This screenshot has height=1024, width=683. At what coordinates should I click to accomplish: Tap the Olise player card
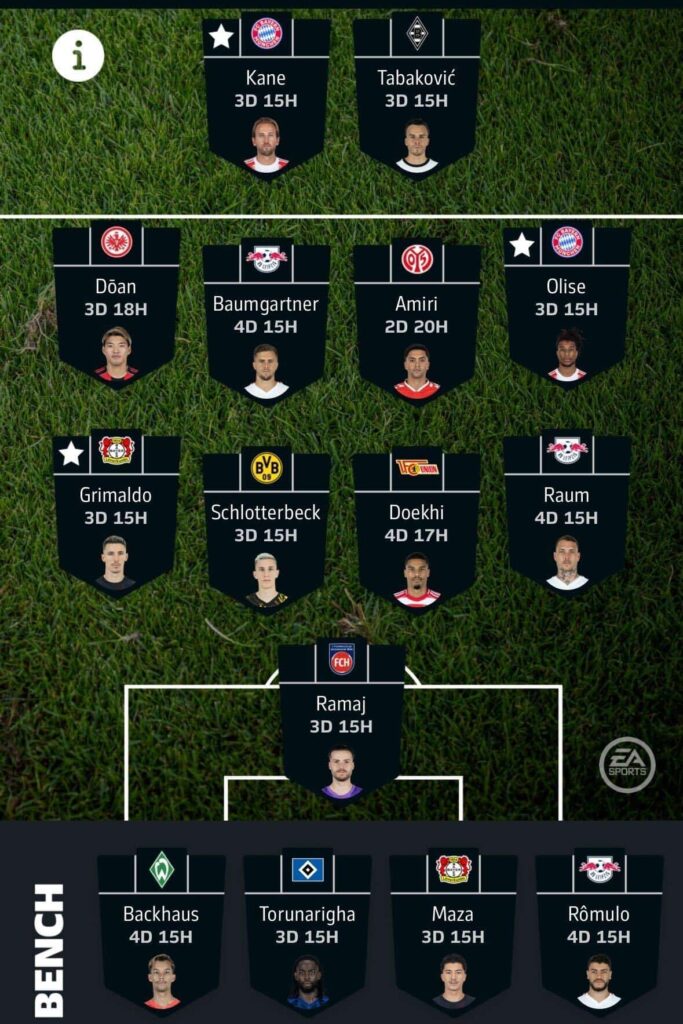[567, 305]
